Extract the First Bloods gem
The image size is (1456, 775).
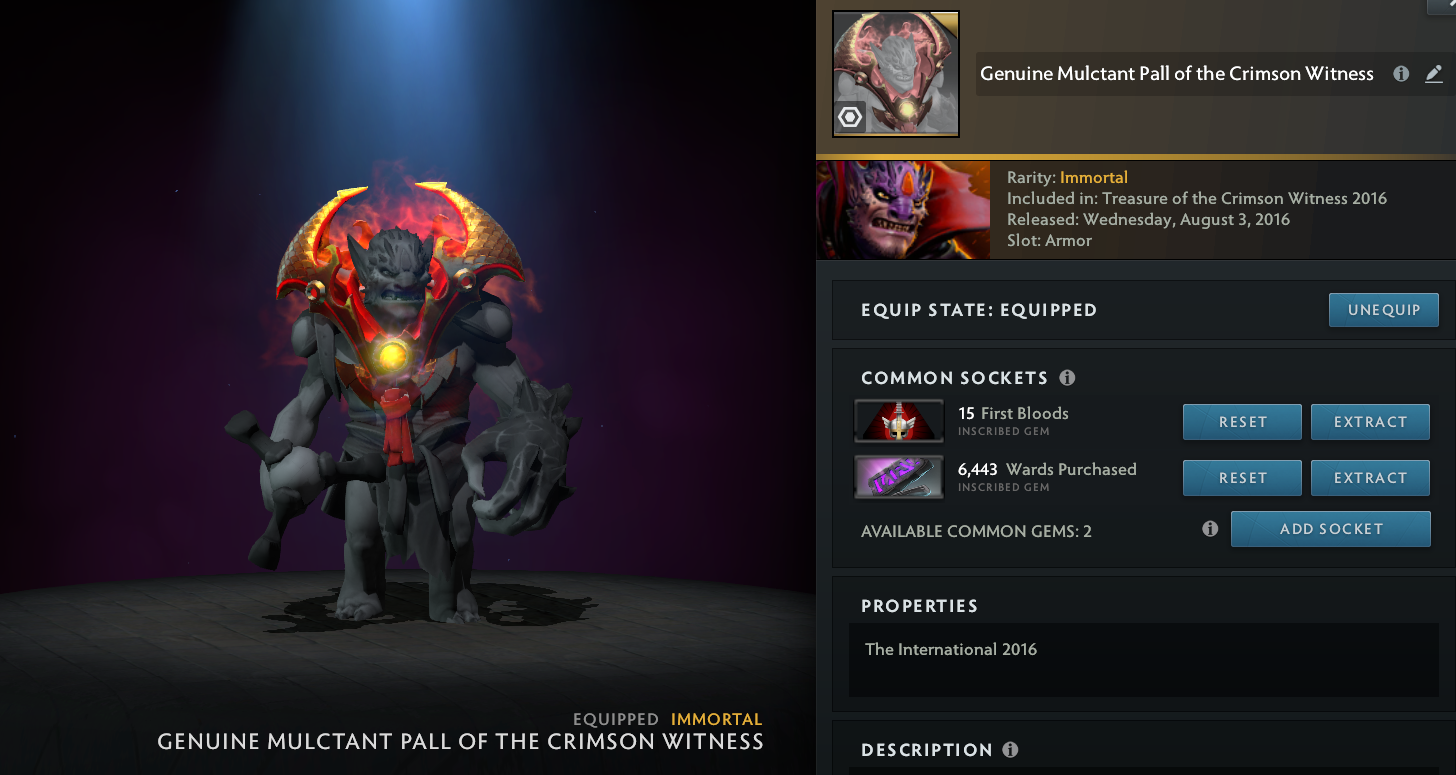(x=1370, y=421)
